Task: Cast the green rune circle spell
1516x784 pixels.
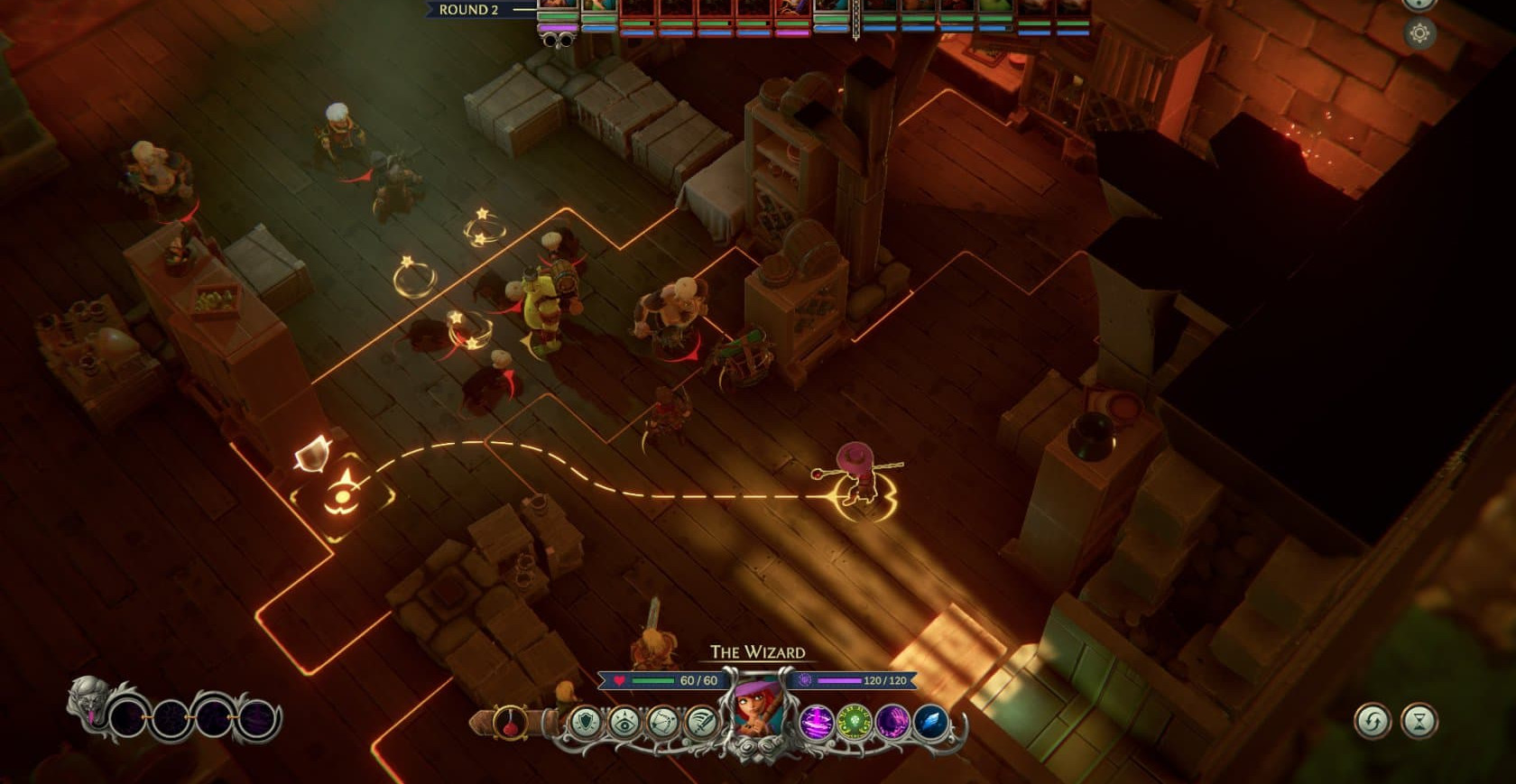Action: (x=854, y=723)
